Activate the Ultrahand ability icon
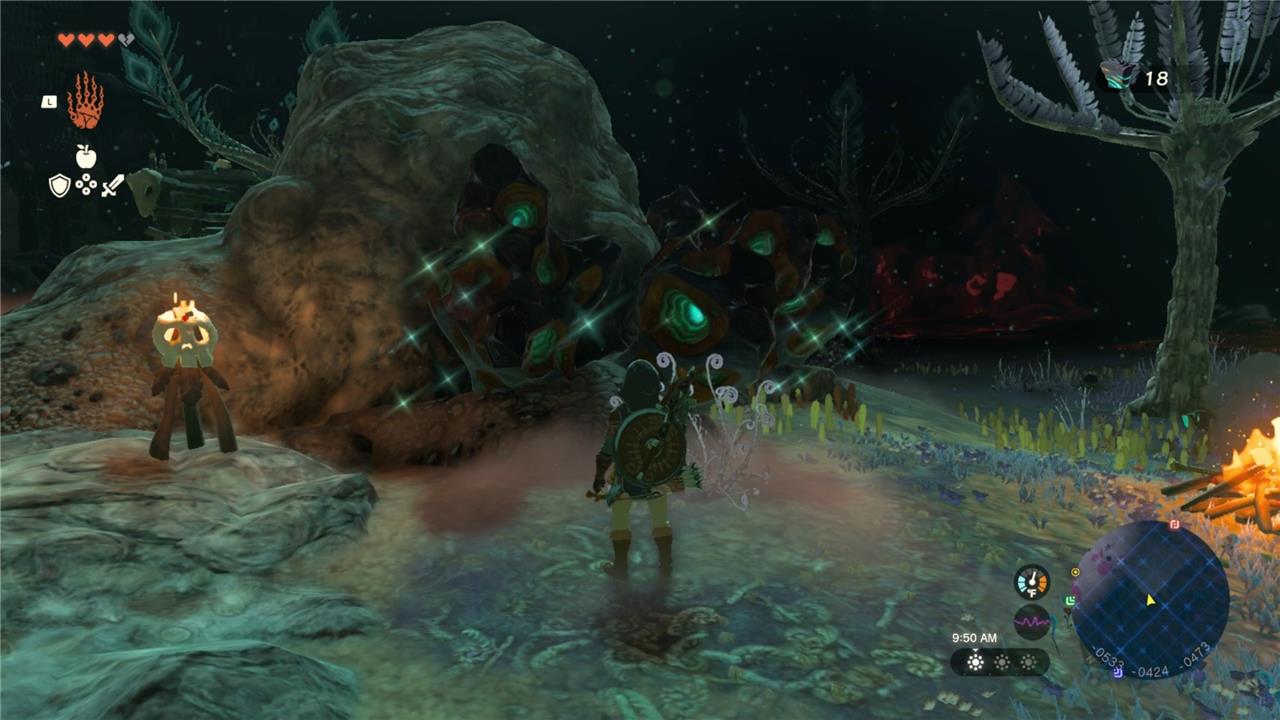This screenshot has width=1280, height=720. [x=86, y=101]
